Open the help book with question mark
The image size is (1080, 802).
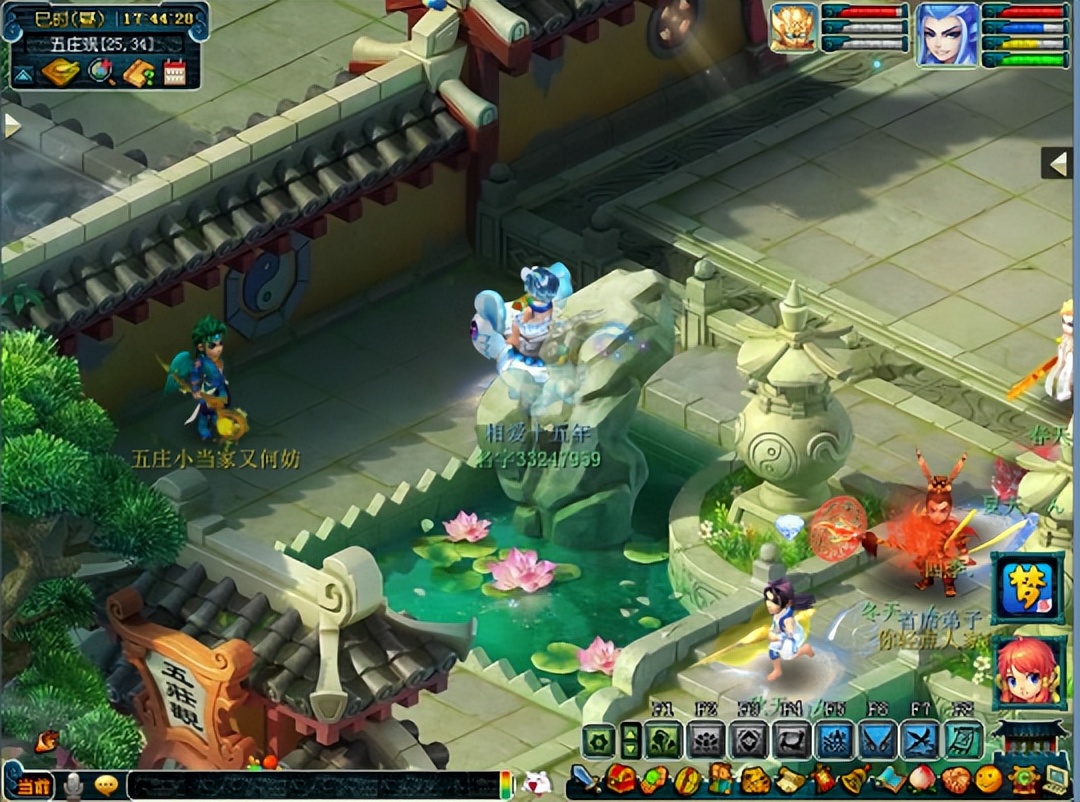(138, 72)
